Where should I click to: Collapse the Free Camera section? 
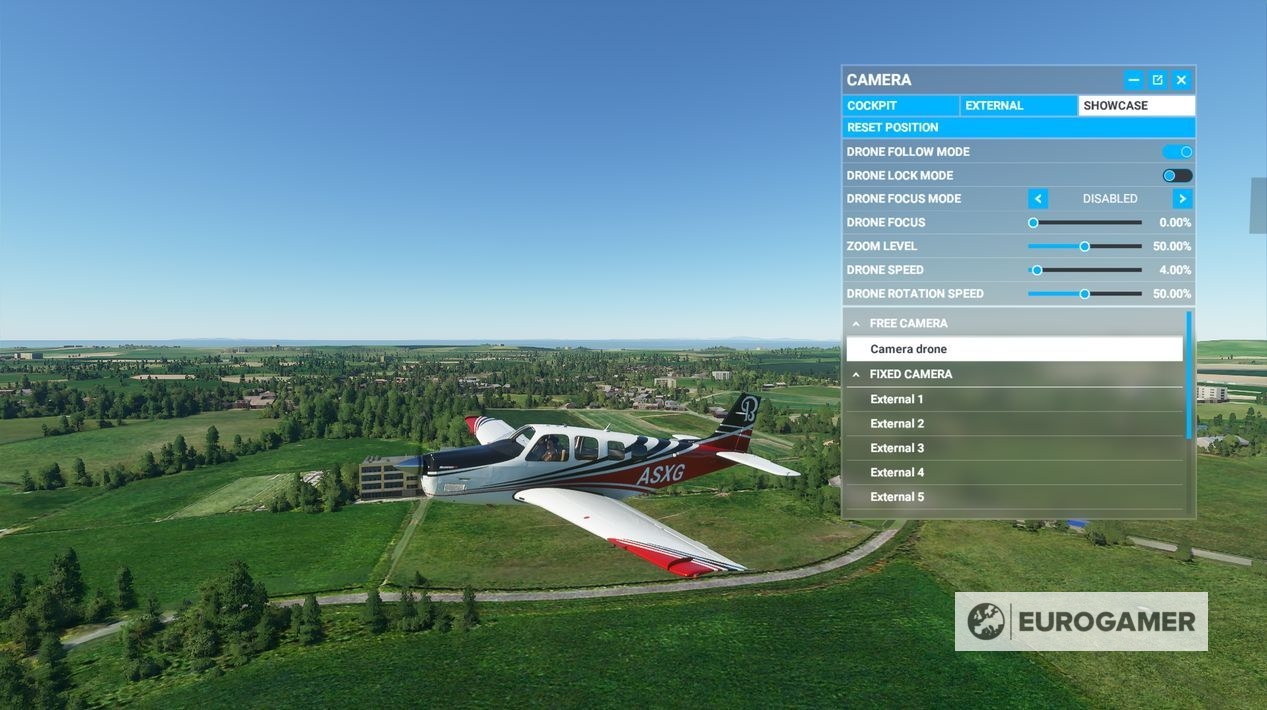(x=856, y=324)
